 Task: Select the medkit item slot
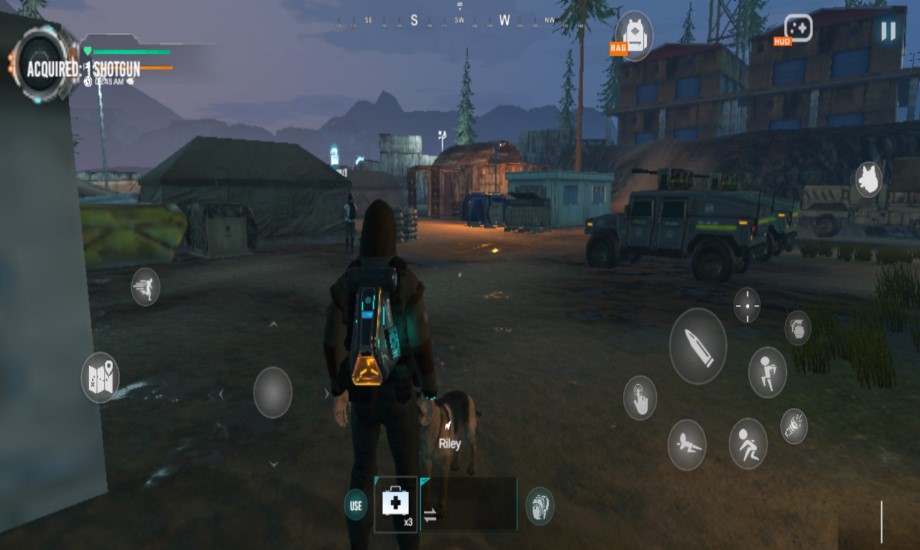click(396, 504)
